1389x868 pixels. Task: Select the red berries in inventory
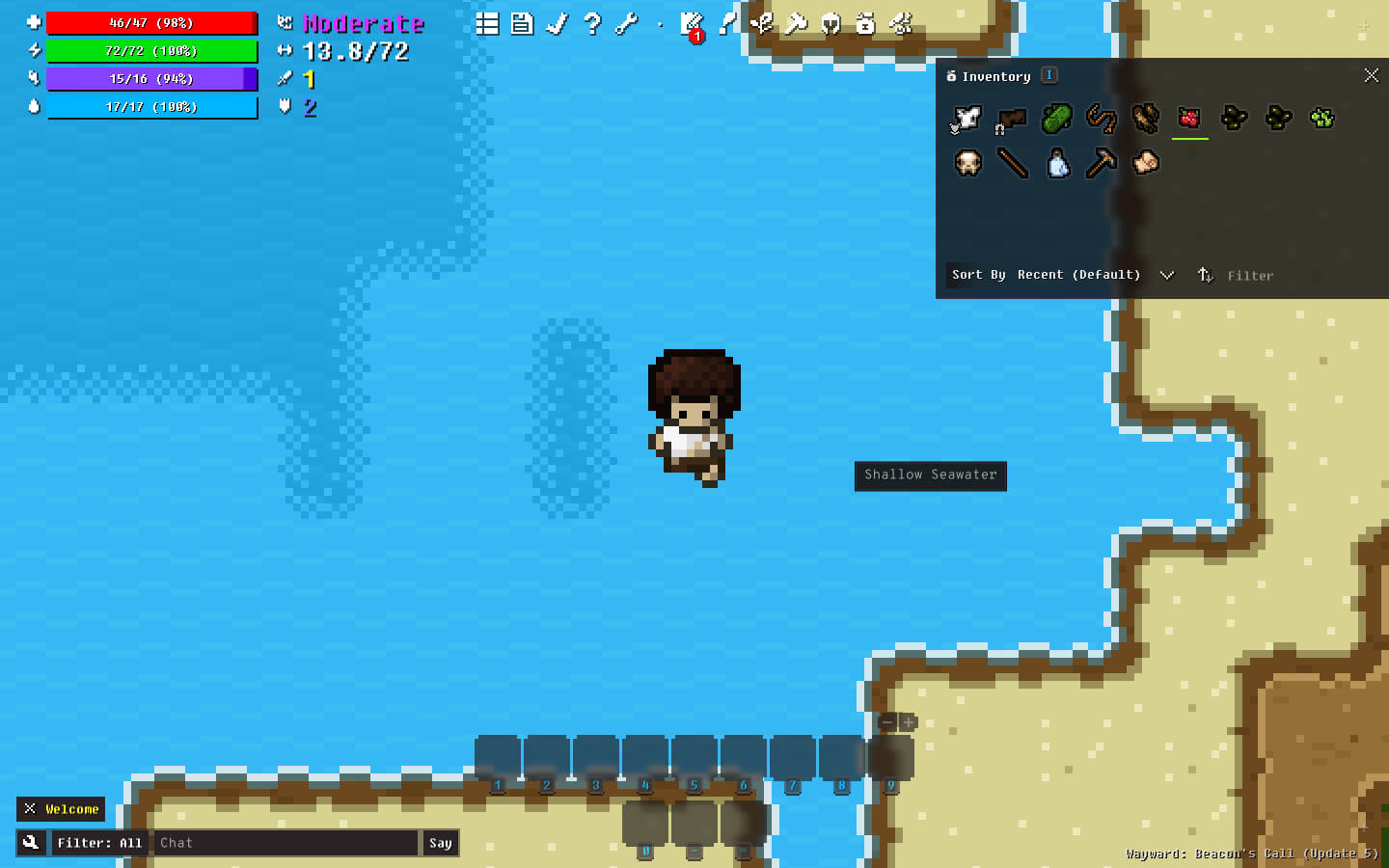pyautogui.click(x=1189, y=119)
